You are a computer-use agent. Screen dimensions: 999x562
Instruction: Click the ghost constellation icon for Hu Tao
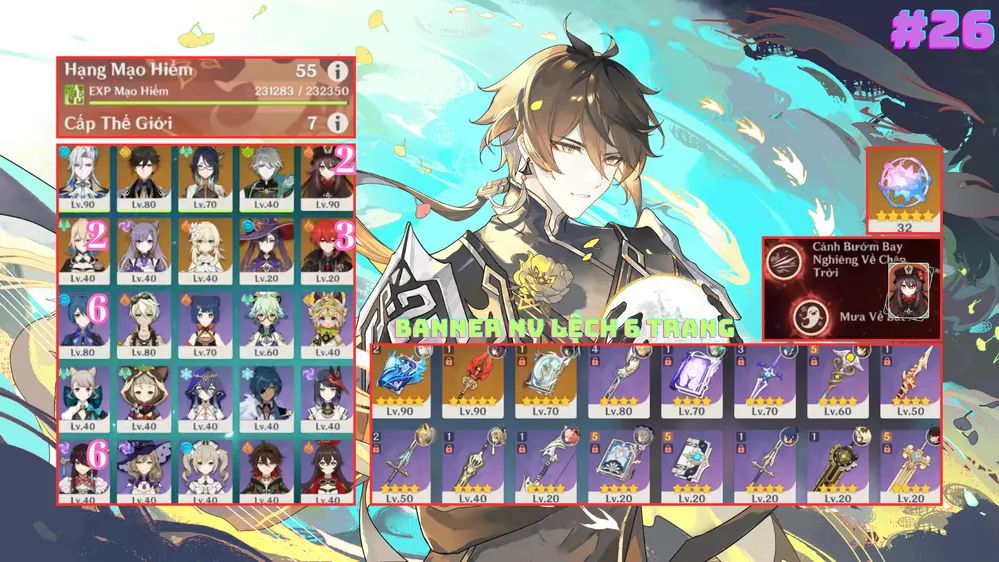point(808,315)
